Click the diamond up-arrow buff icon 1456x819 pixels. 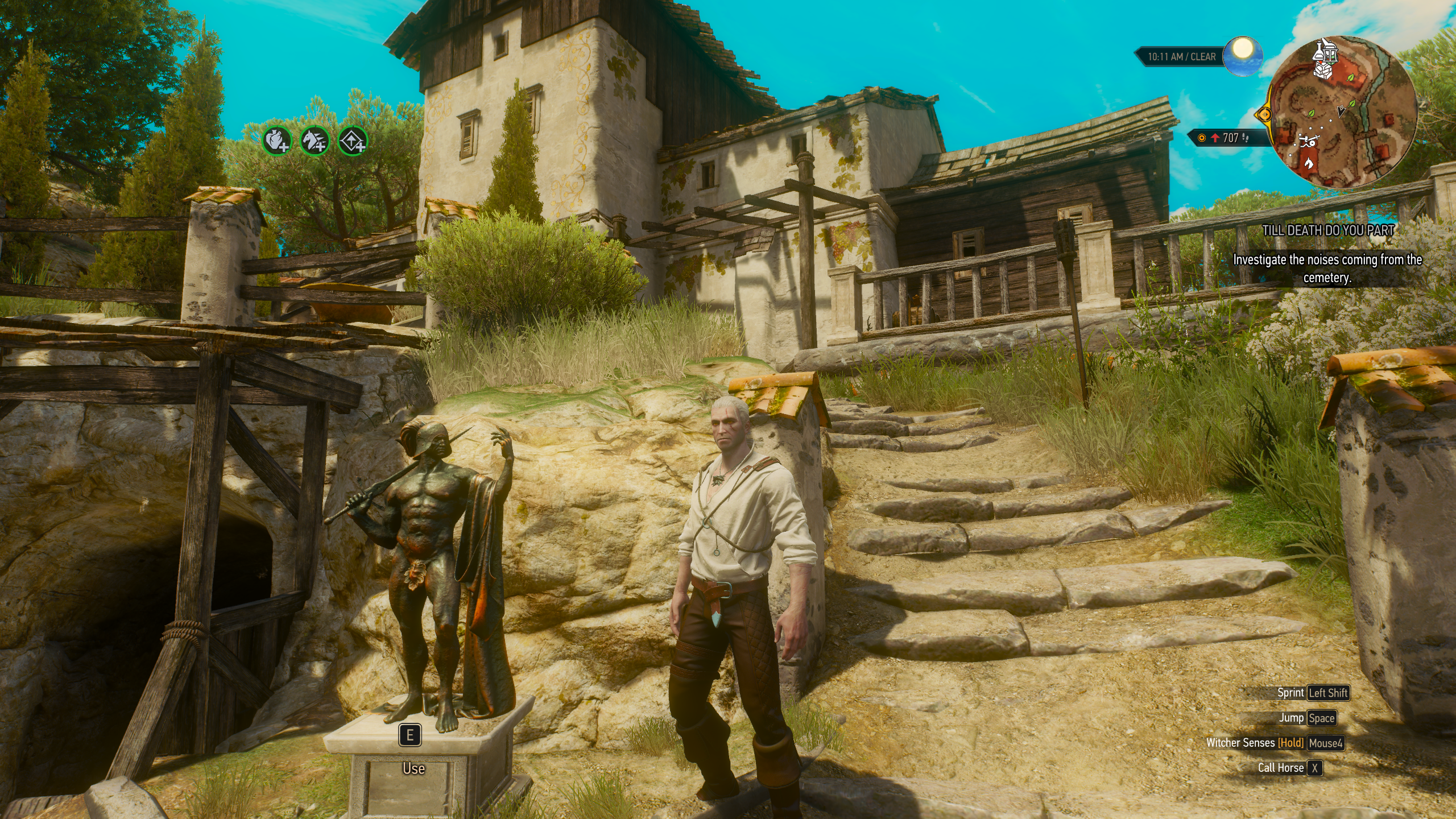tap(352, 140)
